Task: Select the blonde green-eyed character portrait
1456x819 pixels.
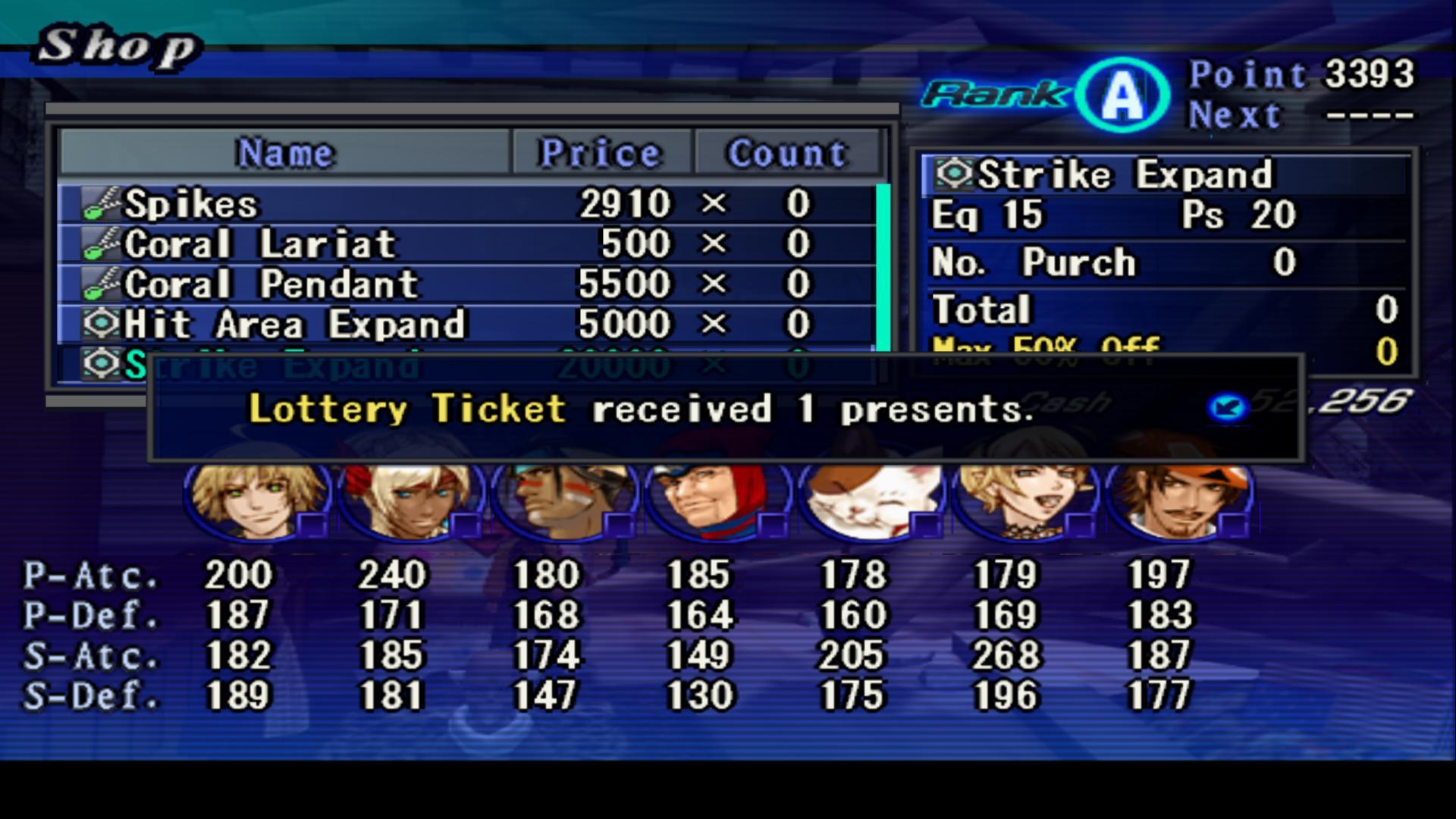Action: tap(258, 499)
